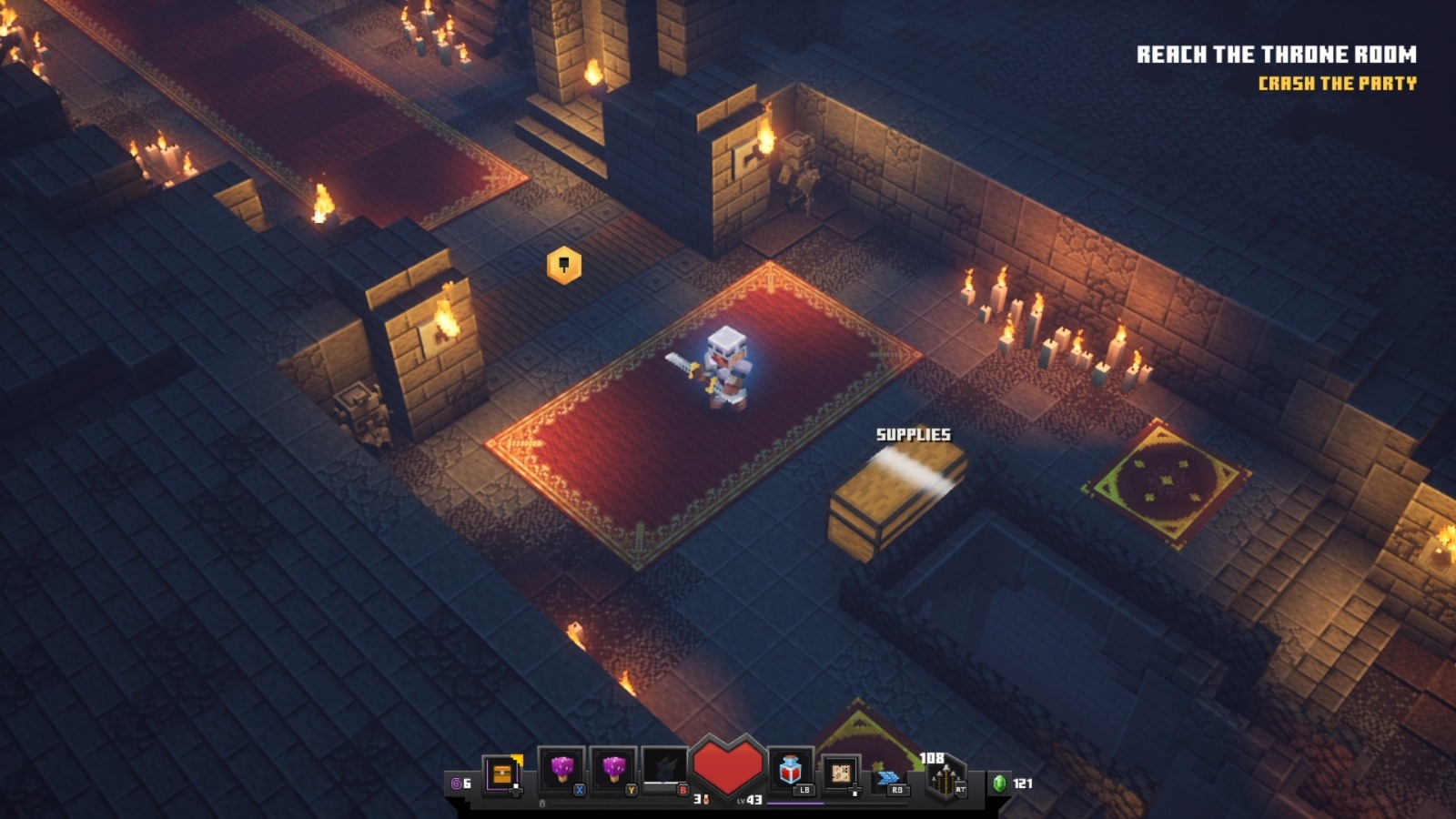
Task: Use the purple mushroom artifact labeled Y
Action: click(614, 771)
